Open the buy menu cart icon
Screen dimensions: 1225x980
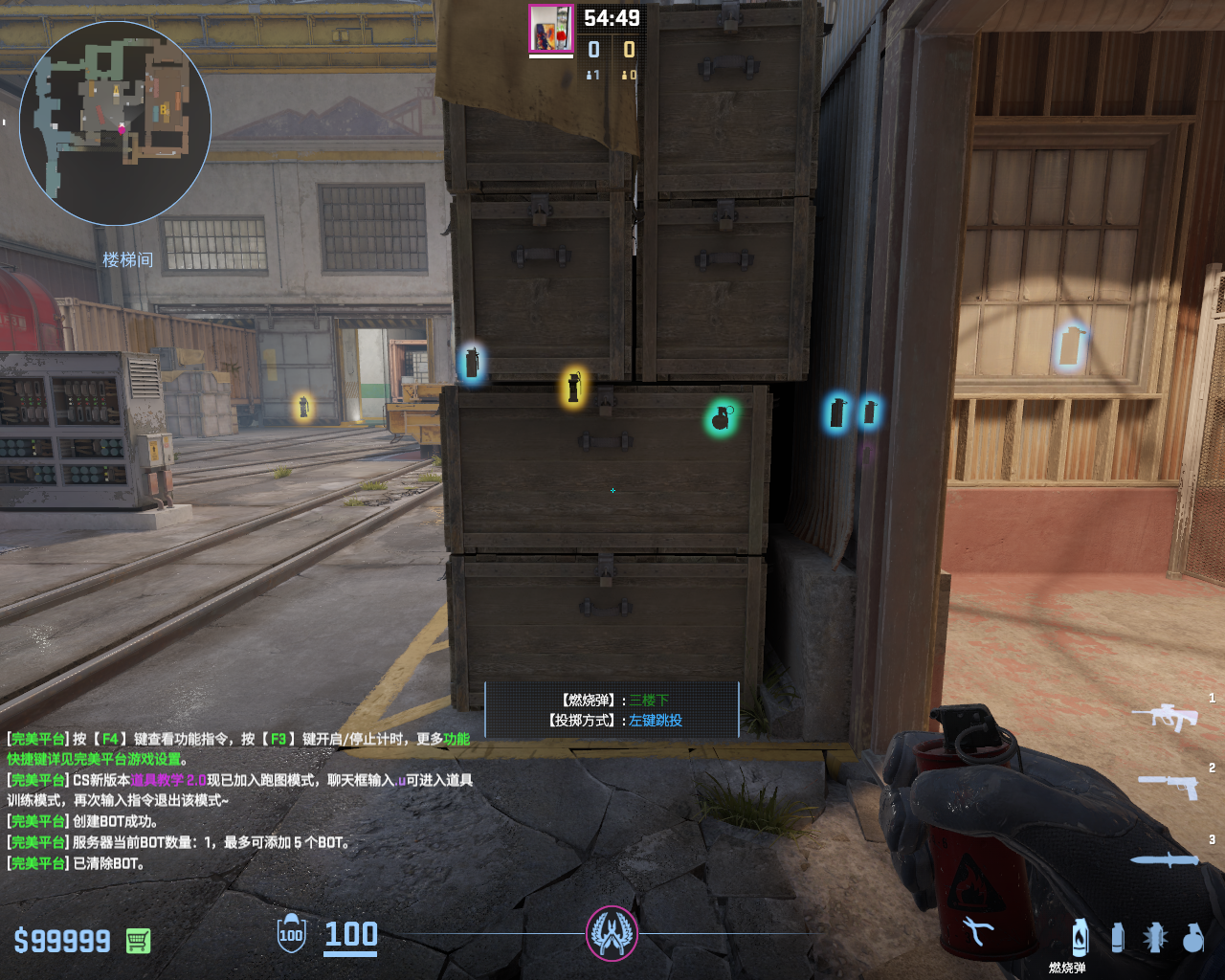[138, 941]
